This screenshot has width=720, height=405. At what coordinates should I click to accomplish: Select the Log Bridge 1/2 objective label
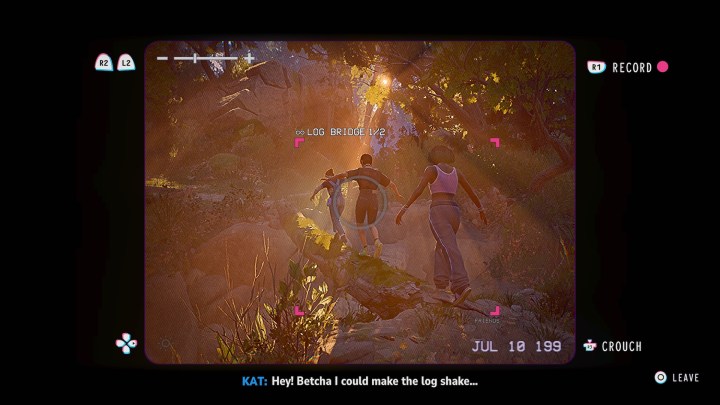pyautogui.click(x=339, y=132)
